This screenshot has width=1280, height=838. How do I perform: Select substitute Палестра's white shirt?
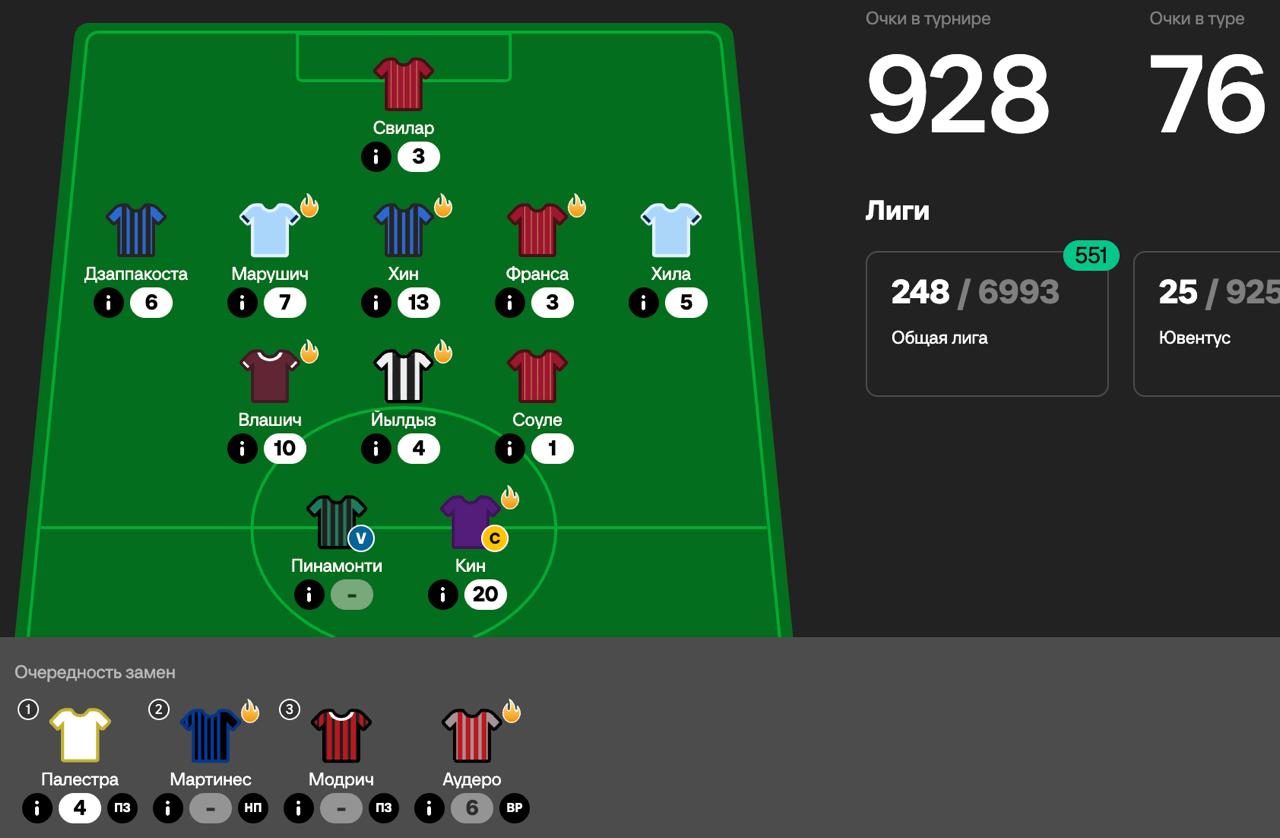pos(80,735)
